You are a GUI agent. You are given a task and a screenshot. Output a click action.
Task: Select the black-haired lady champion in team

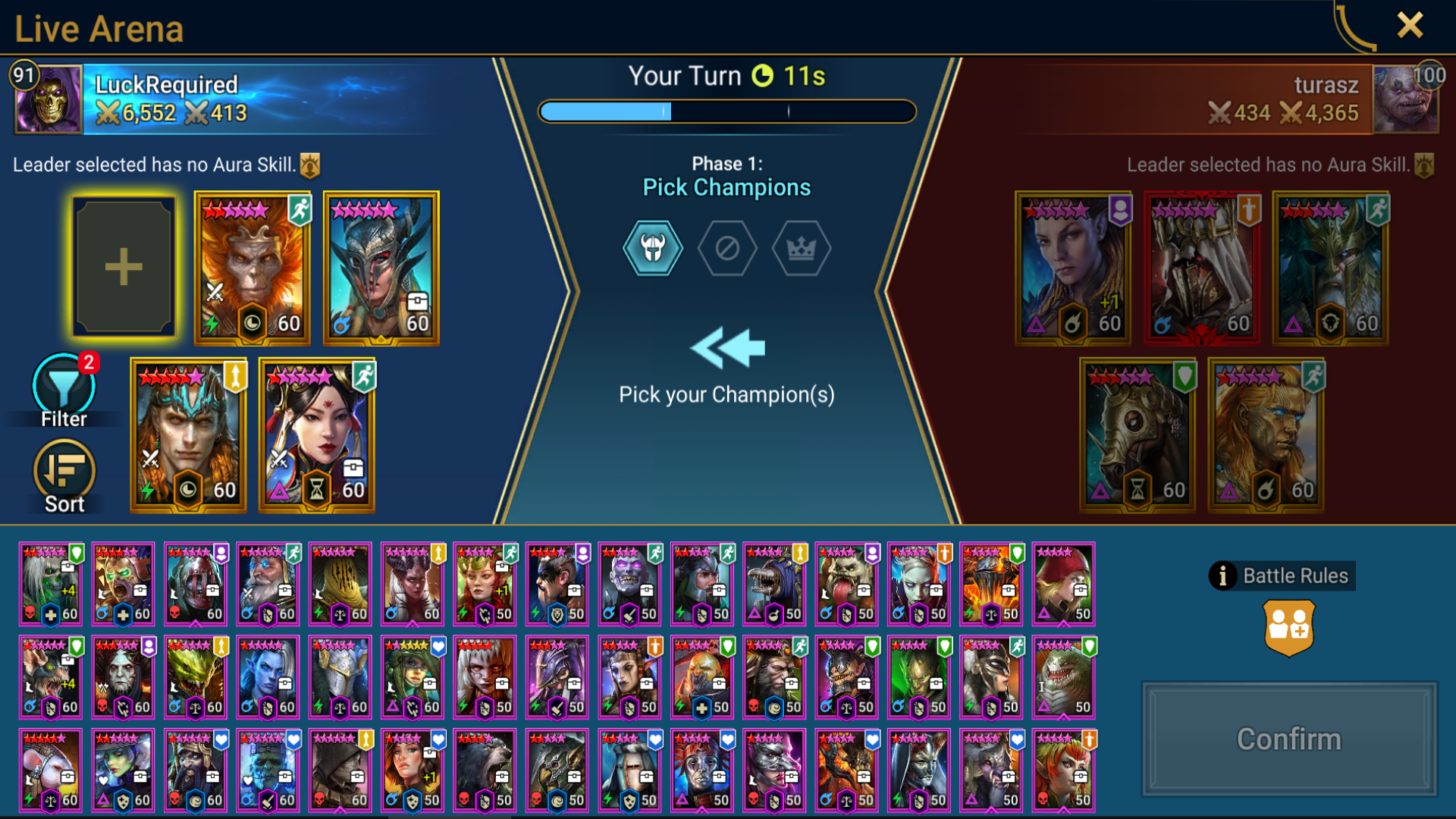coord(317,435)
